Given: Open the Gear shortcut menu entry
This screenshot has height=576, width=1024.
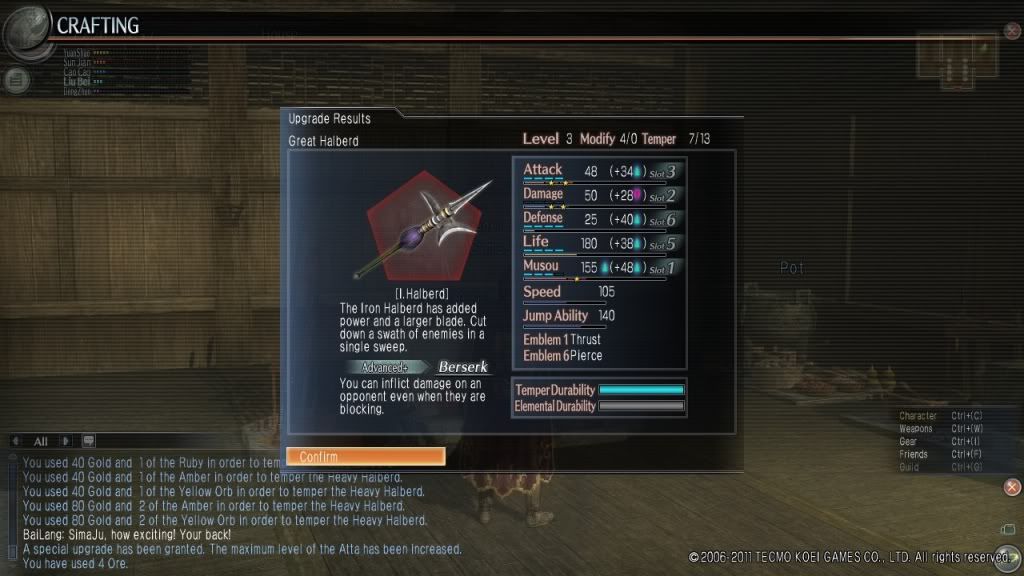Looking at the screenshot, I should (x=910, y=441).
